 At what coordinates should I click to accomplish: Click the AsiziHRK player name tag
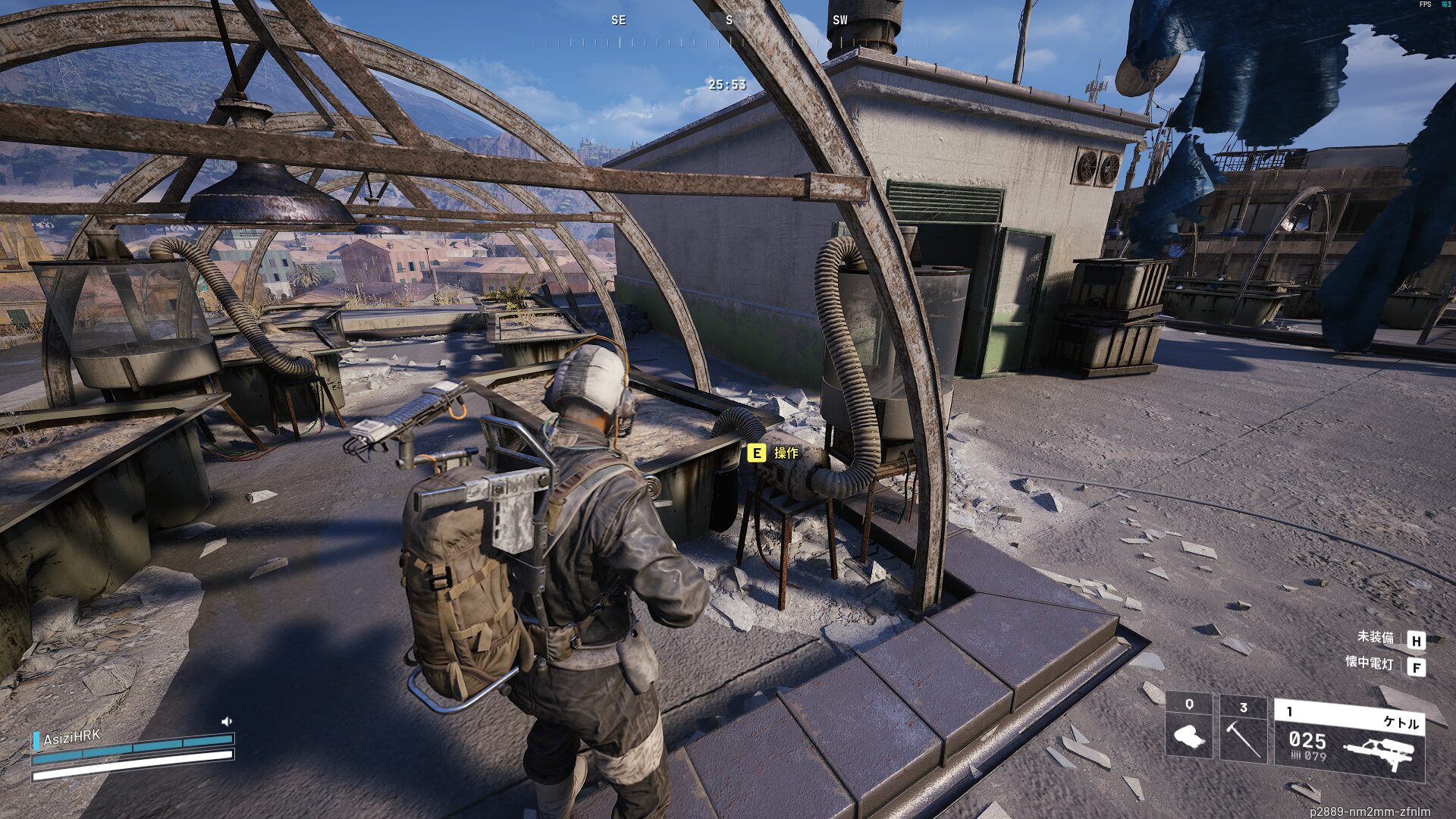pyautogui.click(x=71, y=738)
